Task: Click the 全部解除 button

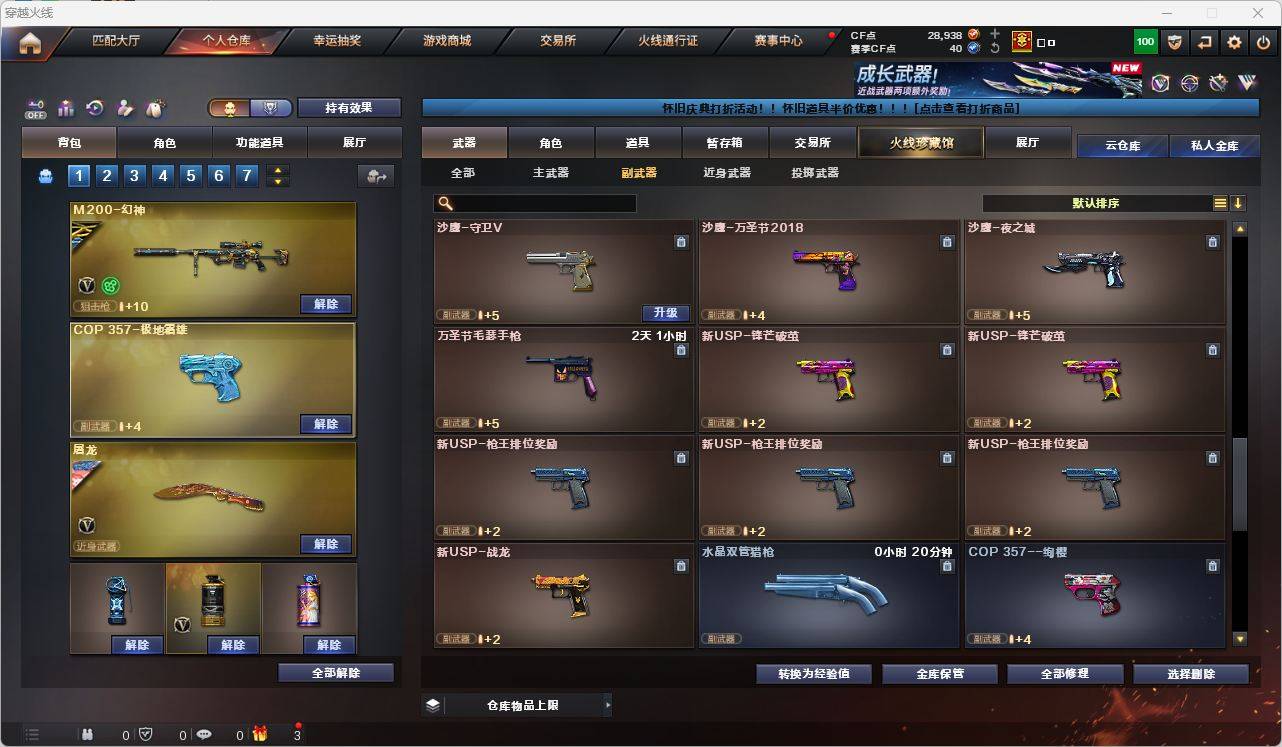Action: 334,673
